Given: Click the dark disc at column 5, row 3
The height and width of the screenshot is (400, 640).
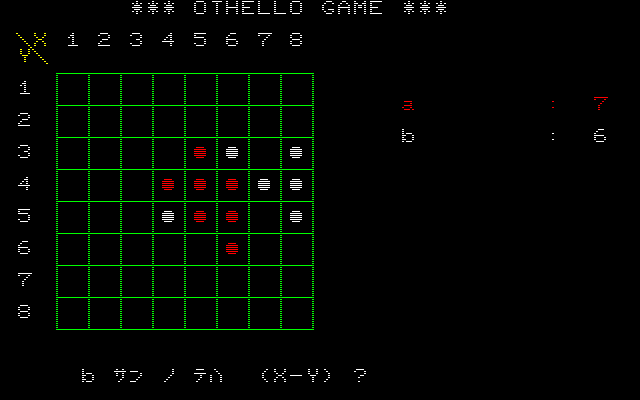Looking at the screenshot, I should coord(200,152).
